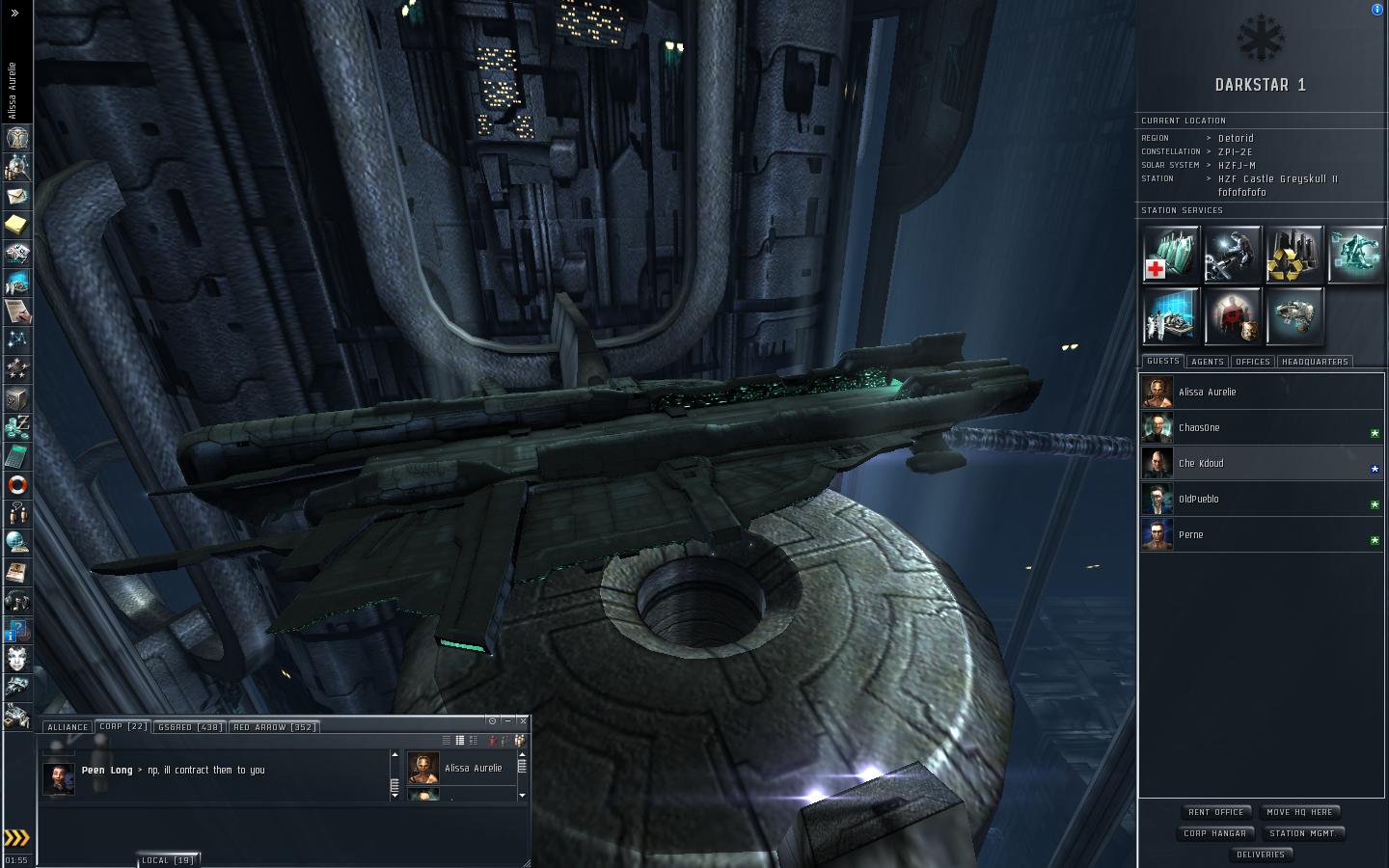
Task: Open the red-cross medical station service
Action: tap(1171, 255)
